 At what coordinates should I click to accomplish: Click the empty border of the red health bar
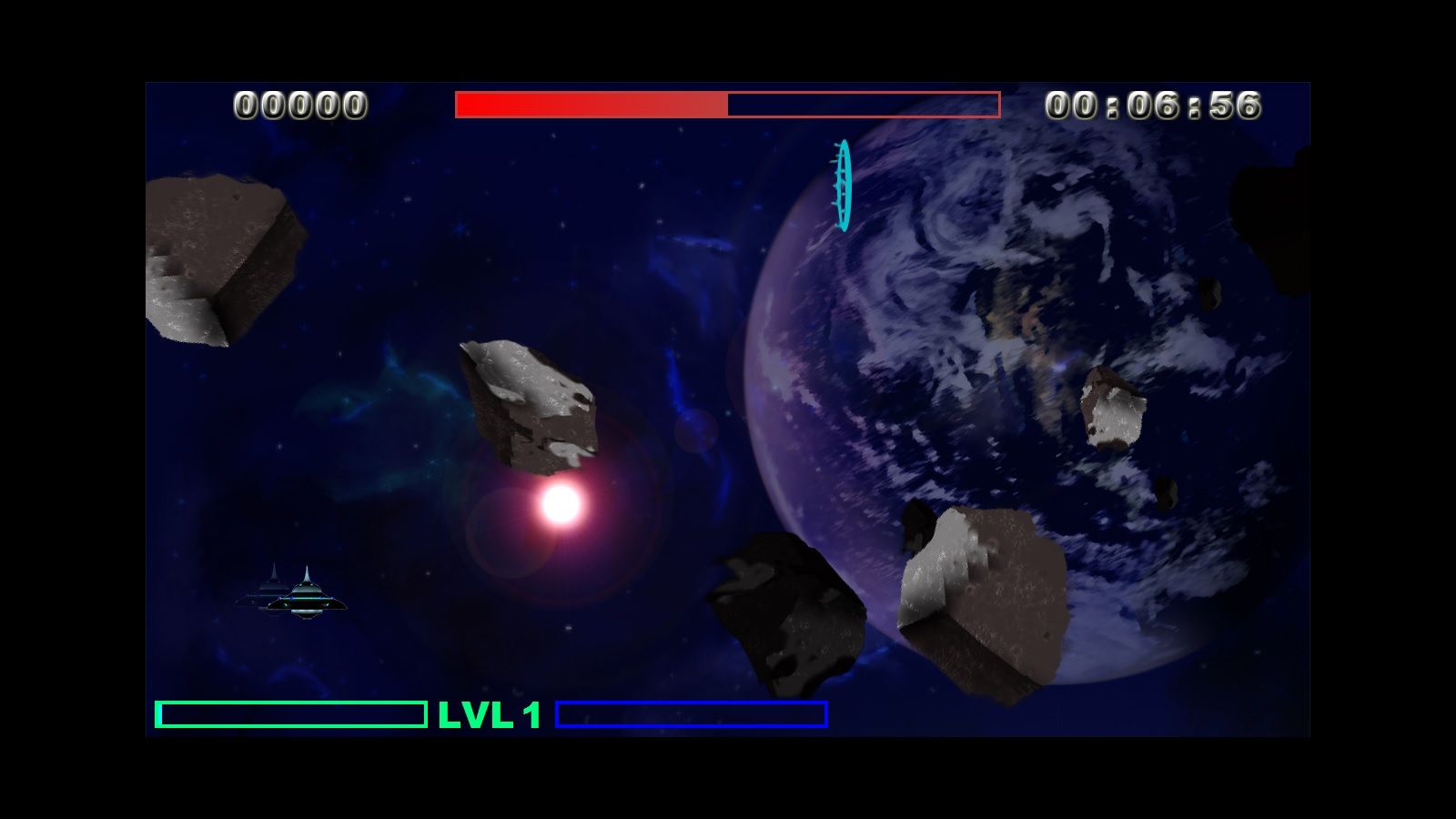coord(864,104)
